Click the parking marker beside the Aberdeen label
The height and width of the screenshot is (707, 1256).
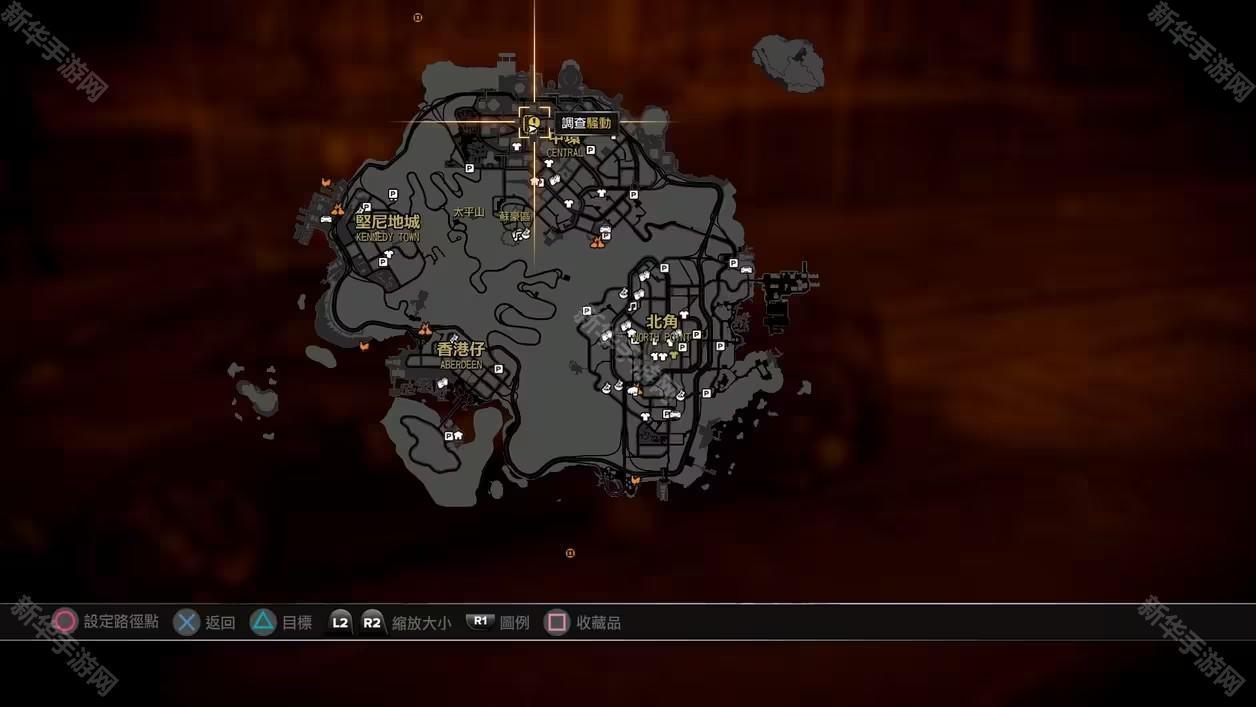click(x=498, y=369)
